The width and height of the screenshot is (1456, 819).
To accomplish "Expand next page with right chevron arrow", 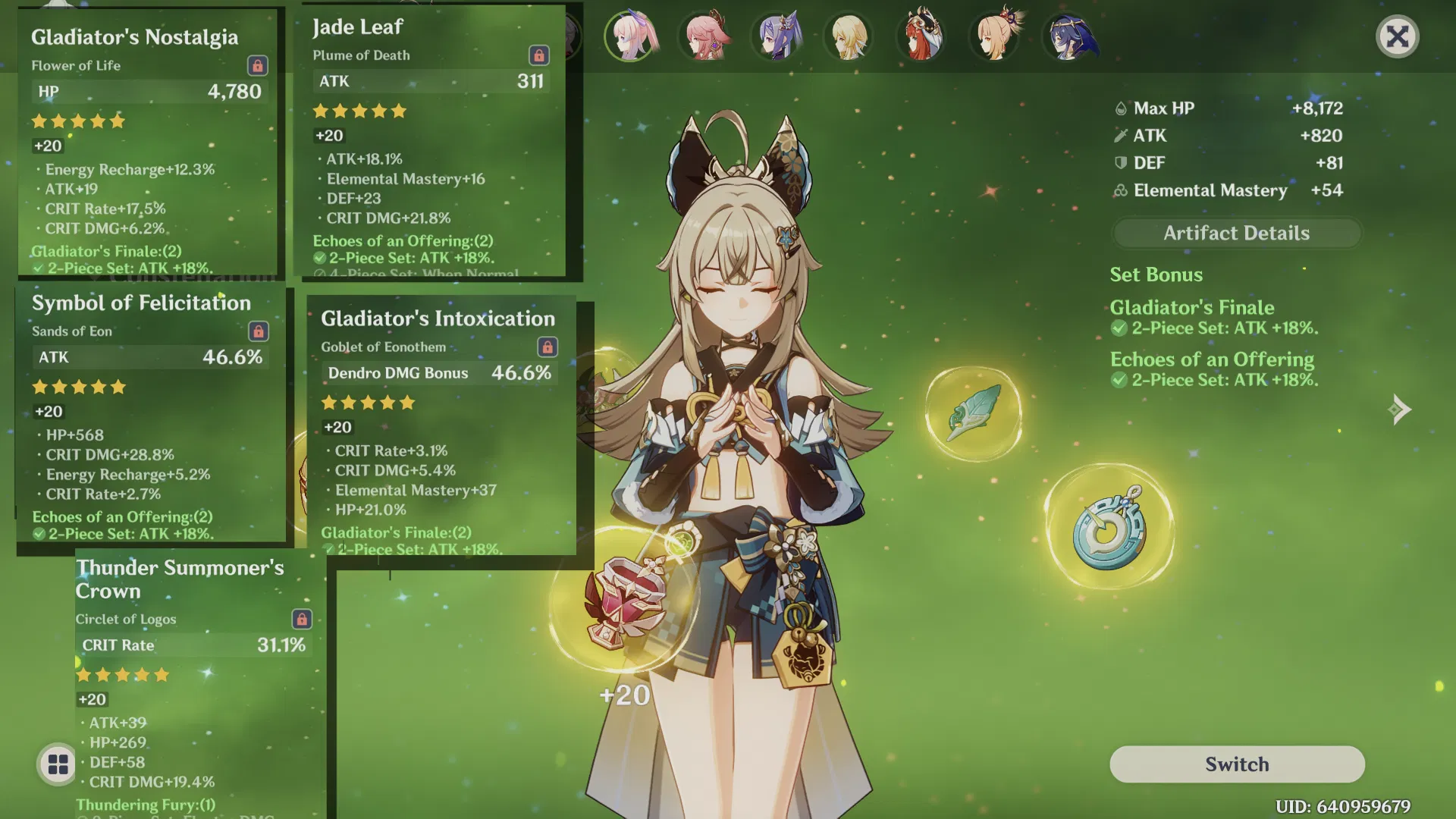I will click(1401, 409).
